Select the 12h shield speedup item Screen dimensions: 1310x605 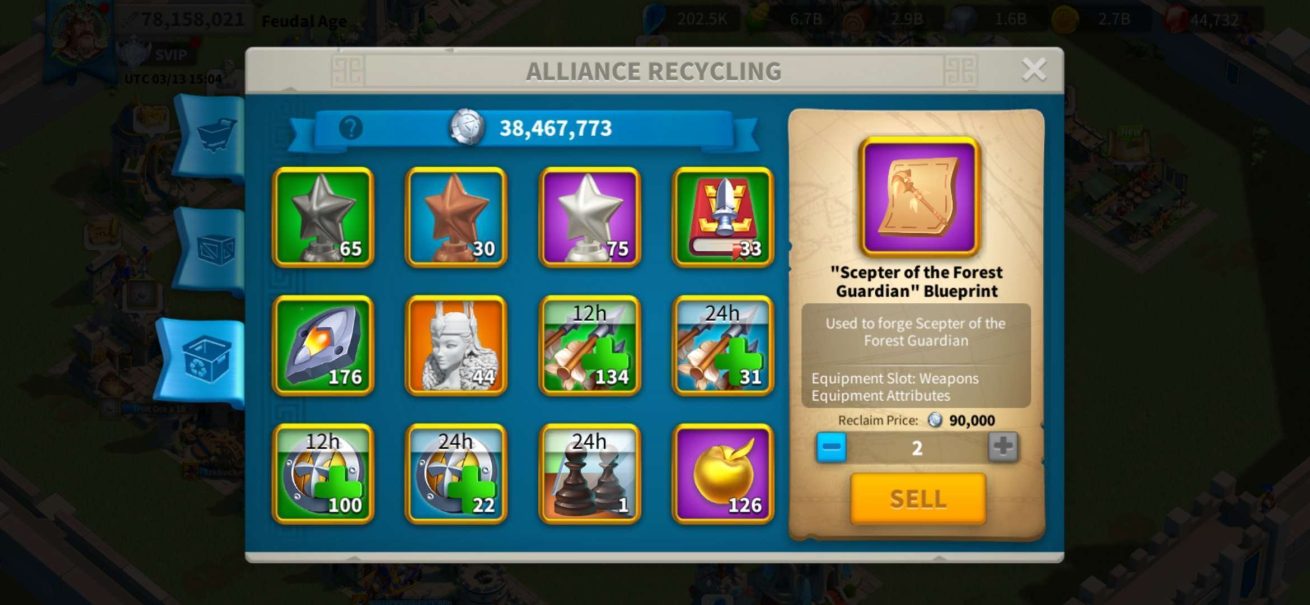[x=323, y=474]
